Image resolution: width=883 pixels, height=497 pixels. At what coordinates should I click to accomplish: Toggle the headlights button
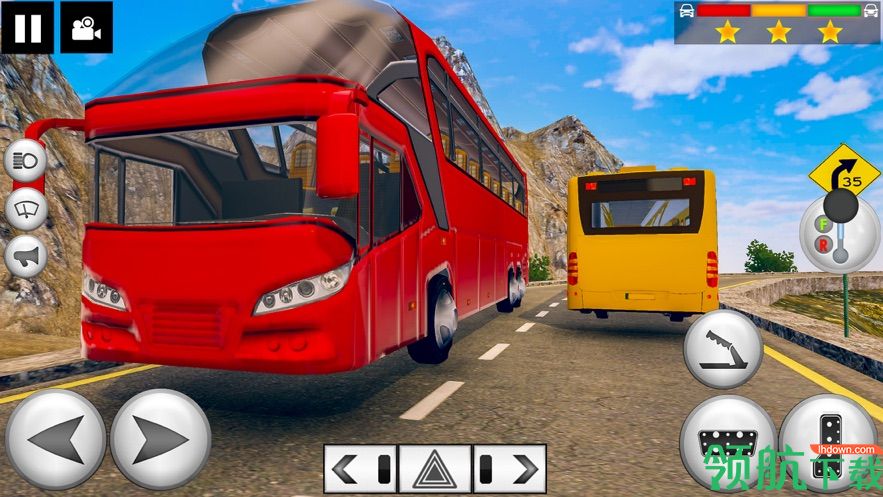coord(26,162)
